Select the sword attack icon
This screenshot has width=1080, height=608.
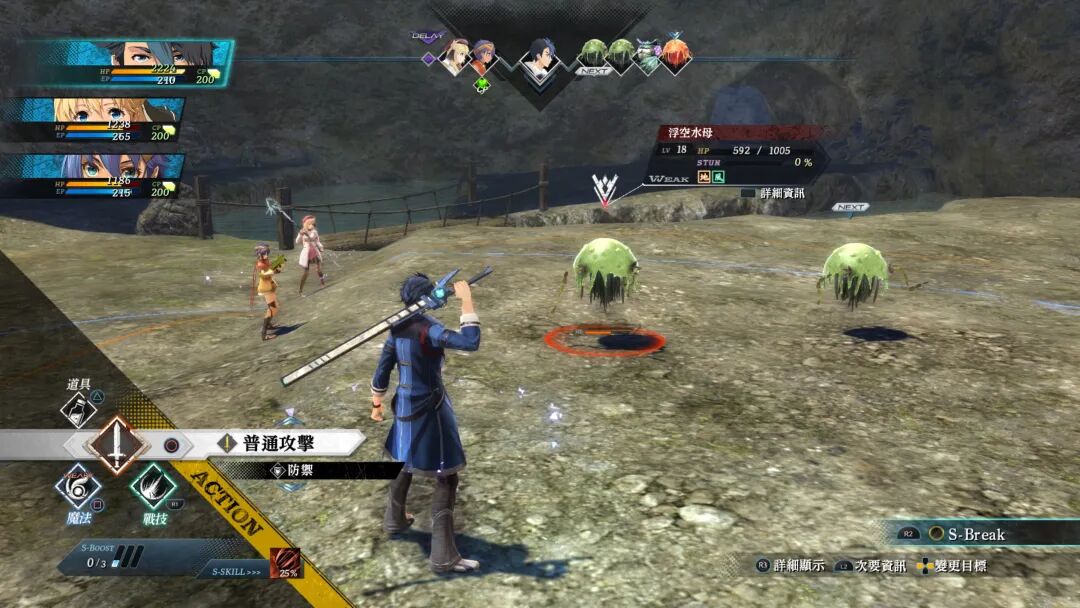tap(117, 445)
